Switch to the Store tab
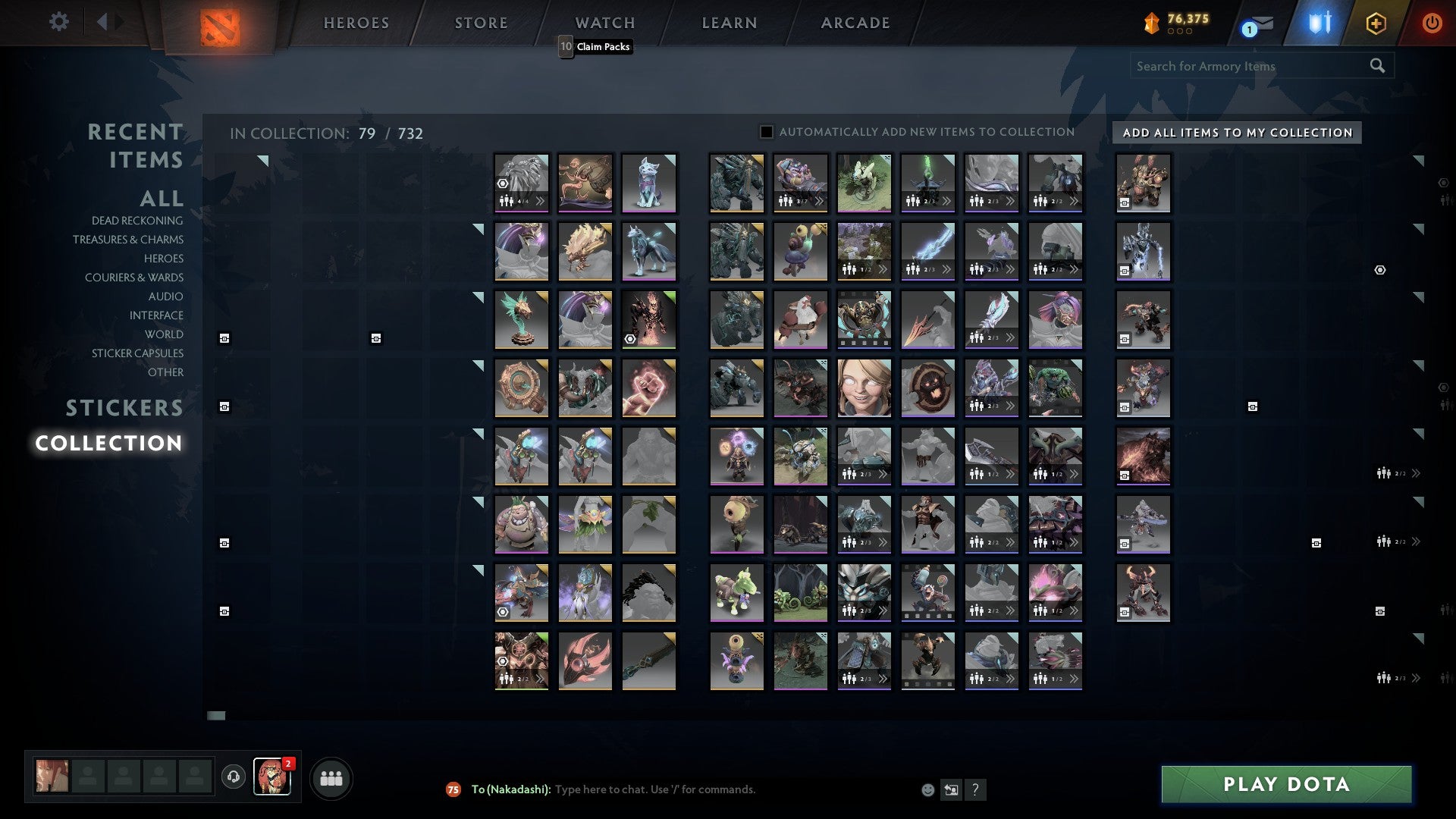 coord(481,23)
